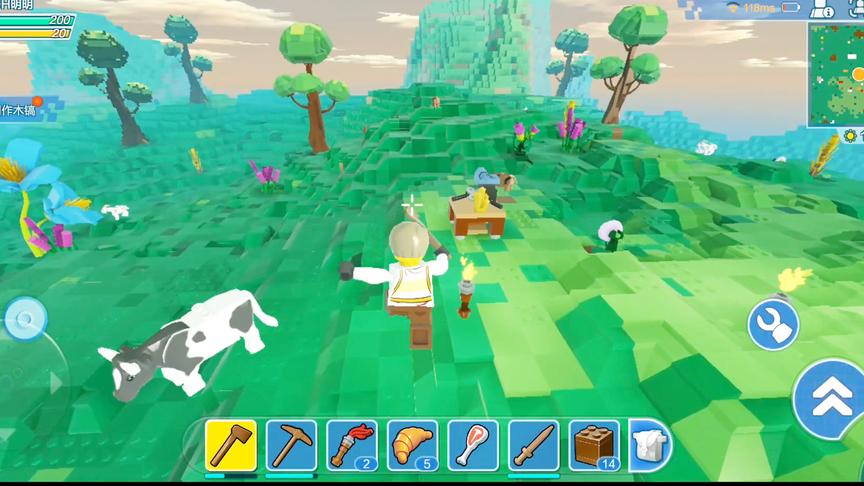864x486 pixels.
Task: Tap the wrench build tool button
Action: [773, 325]
